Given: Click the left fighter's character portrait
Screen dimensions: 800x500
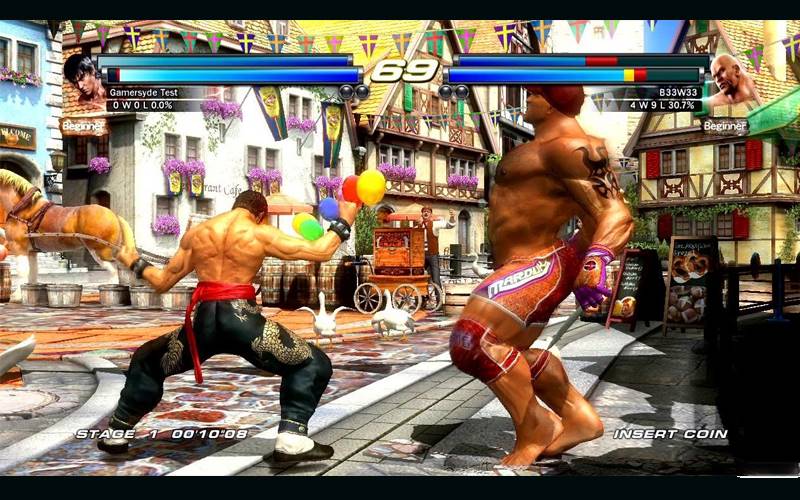Looking at the screenshot, I should click(86, 79).
